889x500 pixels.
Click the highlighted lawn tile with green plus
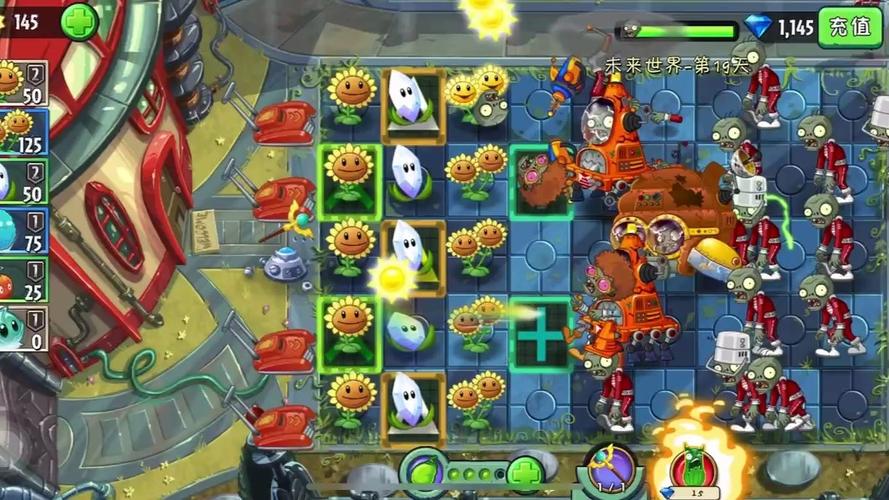[541, 332]
